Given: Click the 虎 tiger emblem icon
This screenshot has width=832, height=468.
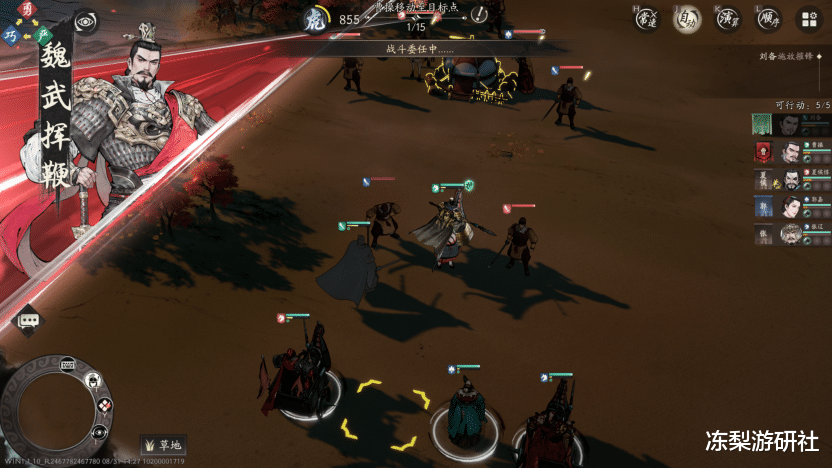Looking at the screenshot, I should click(x=315, y=19).
